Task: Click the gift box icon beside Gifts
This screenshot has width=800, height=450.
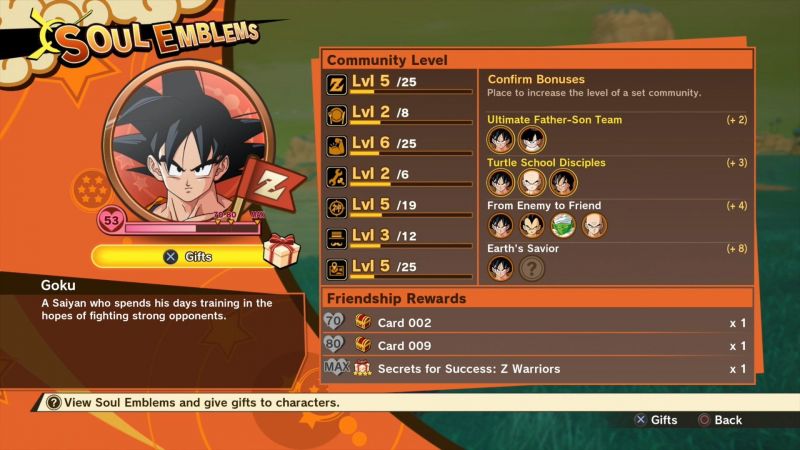Action: 281,251
